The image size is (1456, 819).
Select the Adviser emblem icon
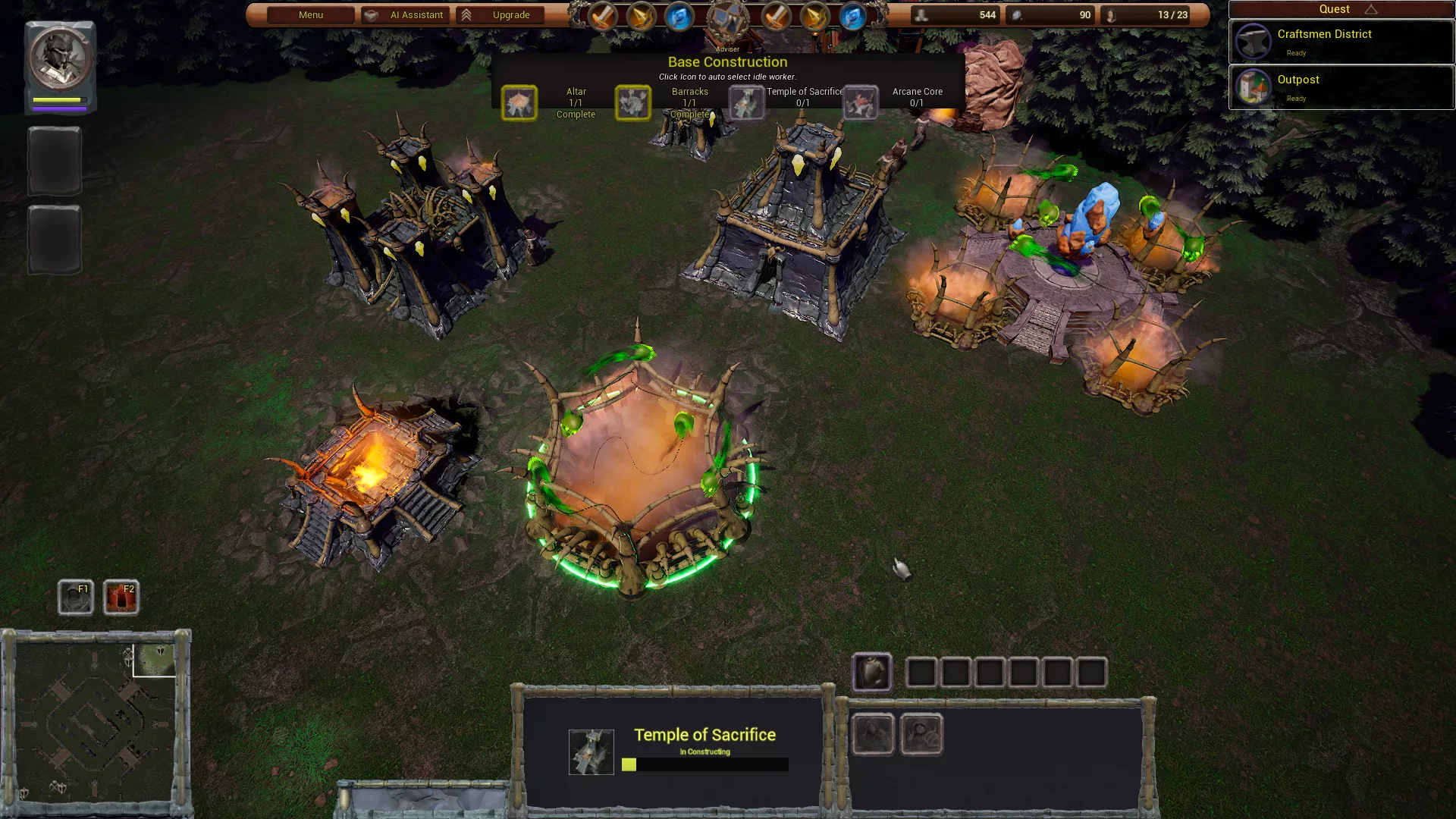point(727,23)
